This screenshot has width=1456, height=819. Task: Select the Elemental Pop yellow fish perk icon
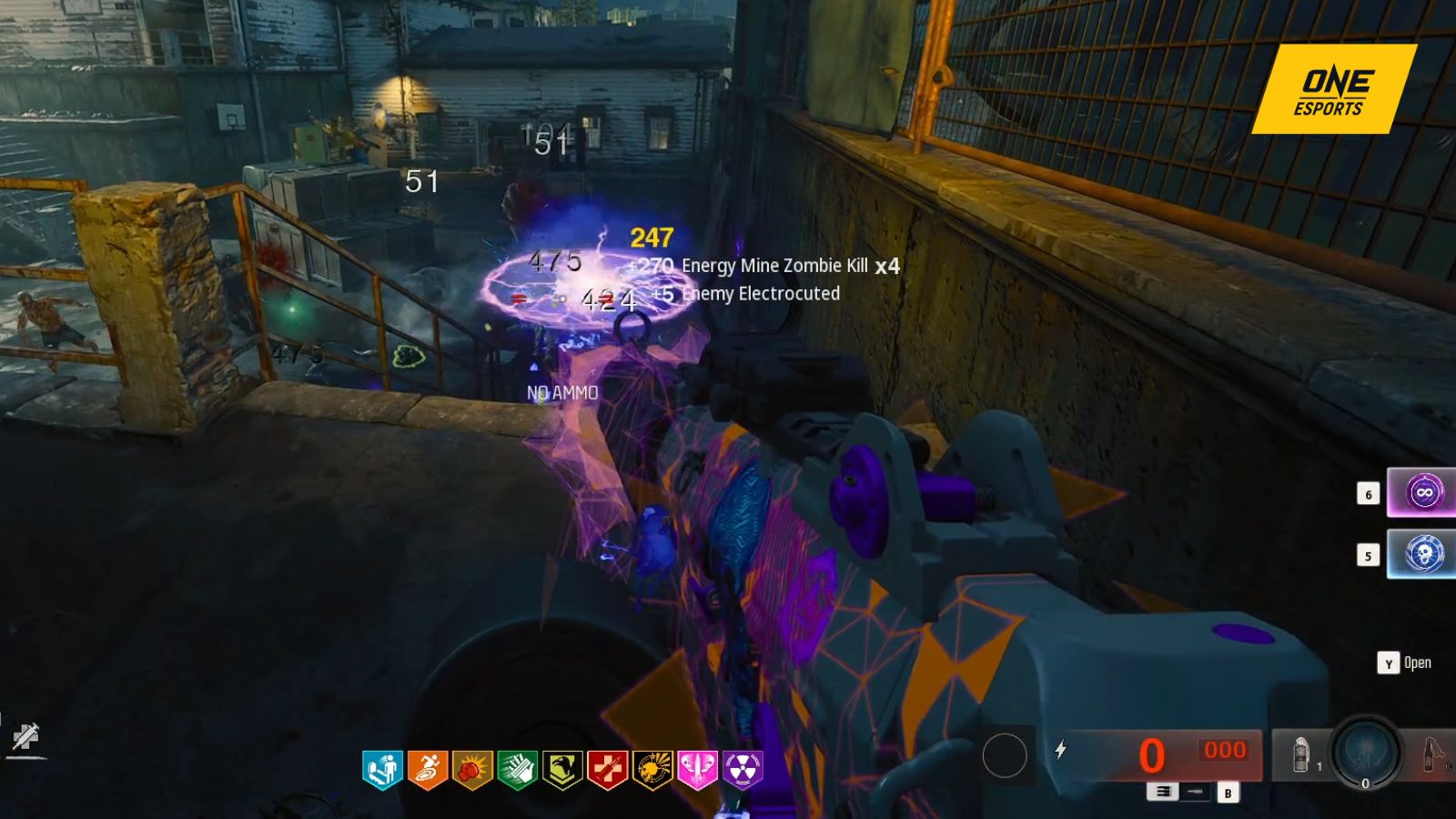pos(652,769)
